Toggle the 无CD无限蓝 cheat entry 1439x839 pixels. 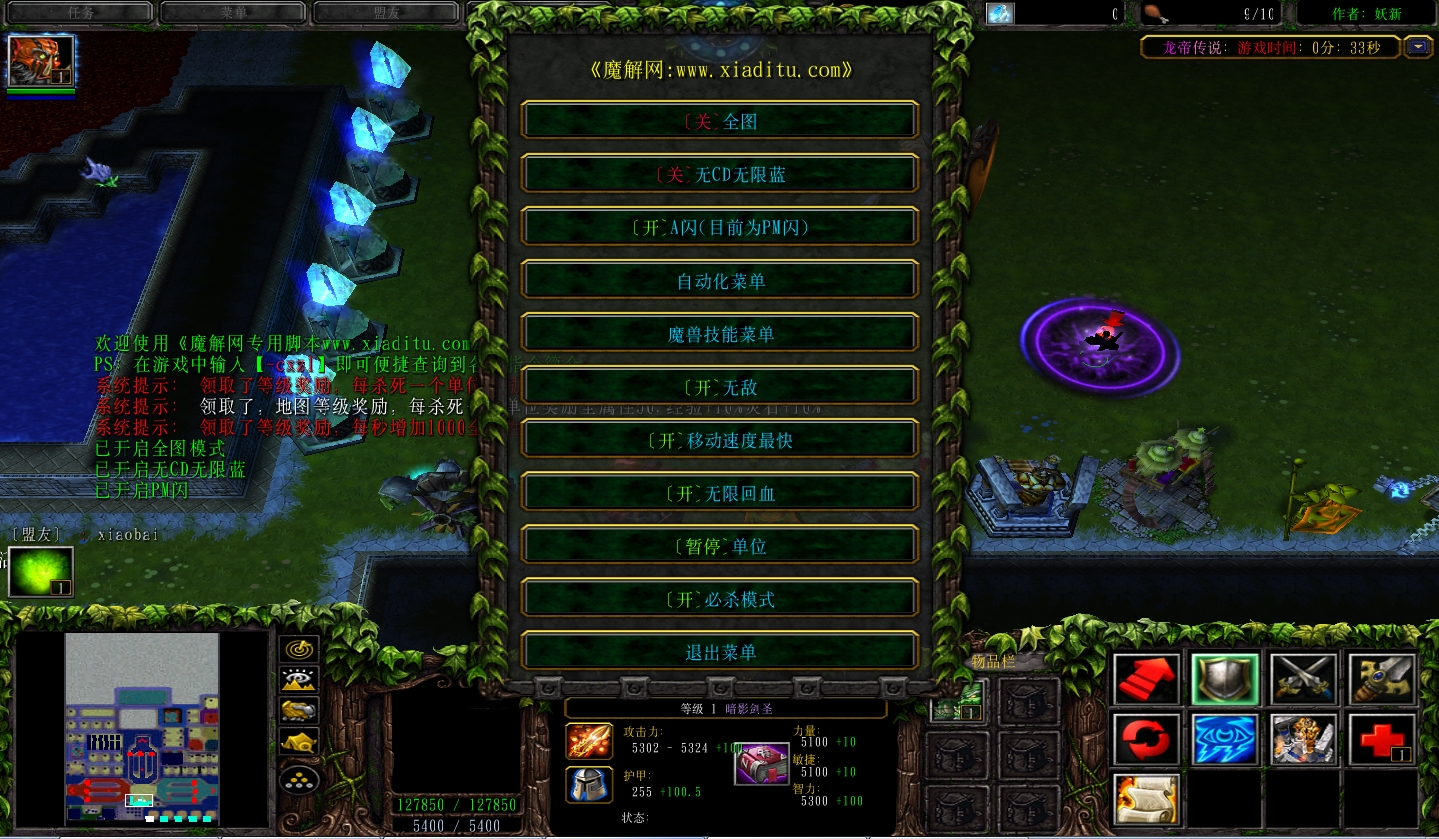(x=720, y=174)
